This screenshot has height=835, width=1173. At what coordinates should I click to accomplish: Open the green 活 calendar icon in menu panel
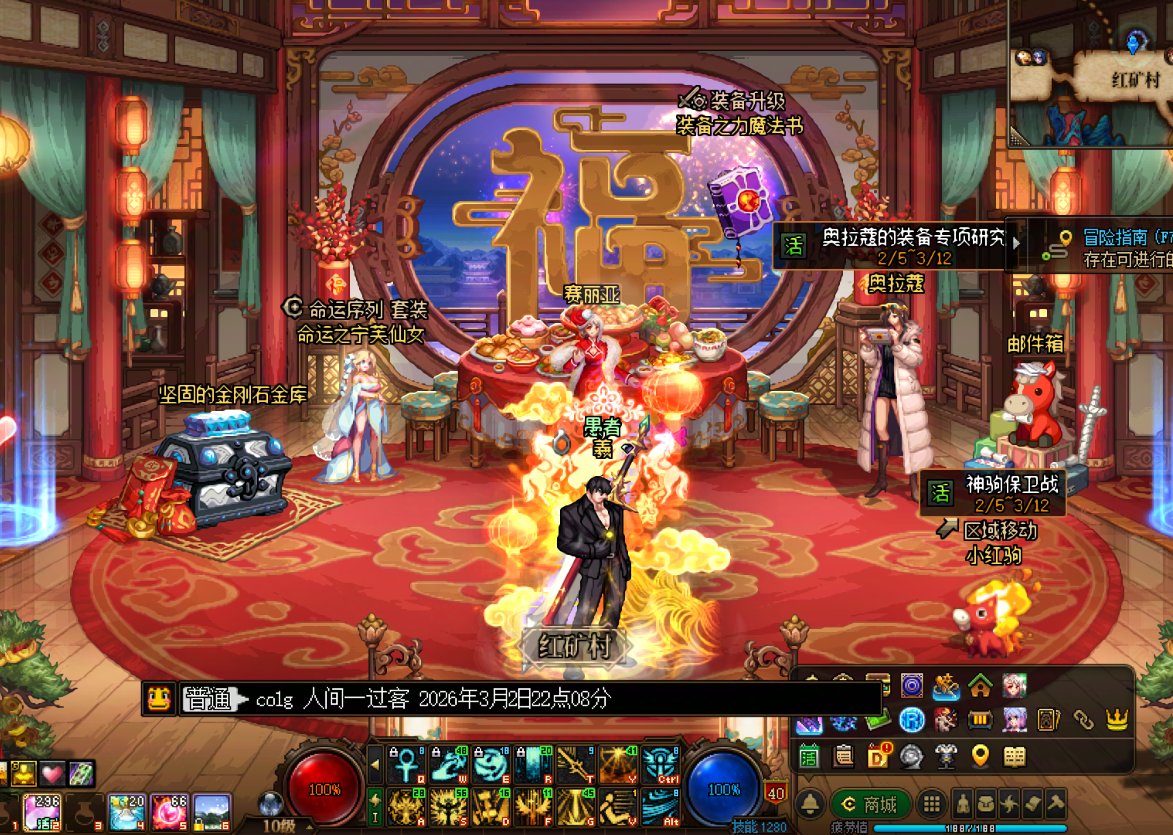coord(809,756)
